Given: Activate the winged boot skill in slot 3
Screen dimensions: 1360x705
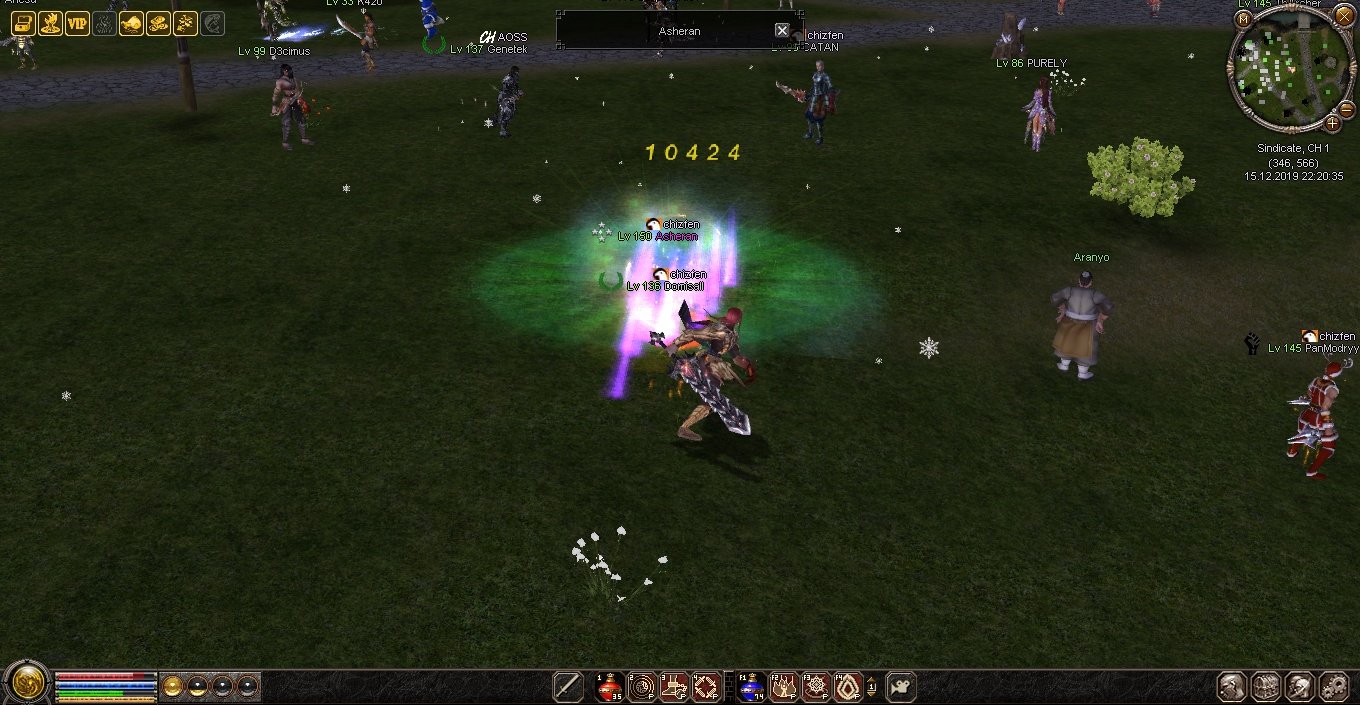Looking at the screenshot, I should pyautogui.click(x=674, y=687).
